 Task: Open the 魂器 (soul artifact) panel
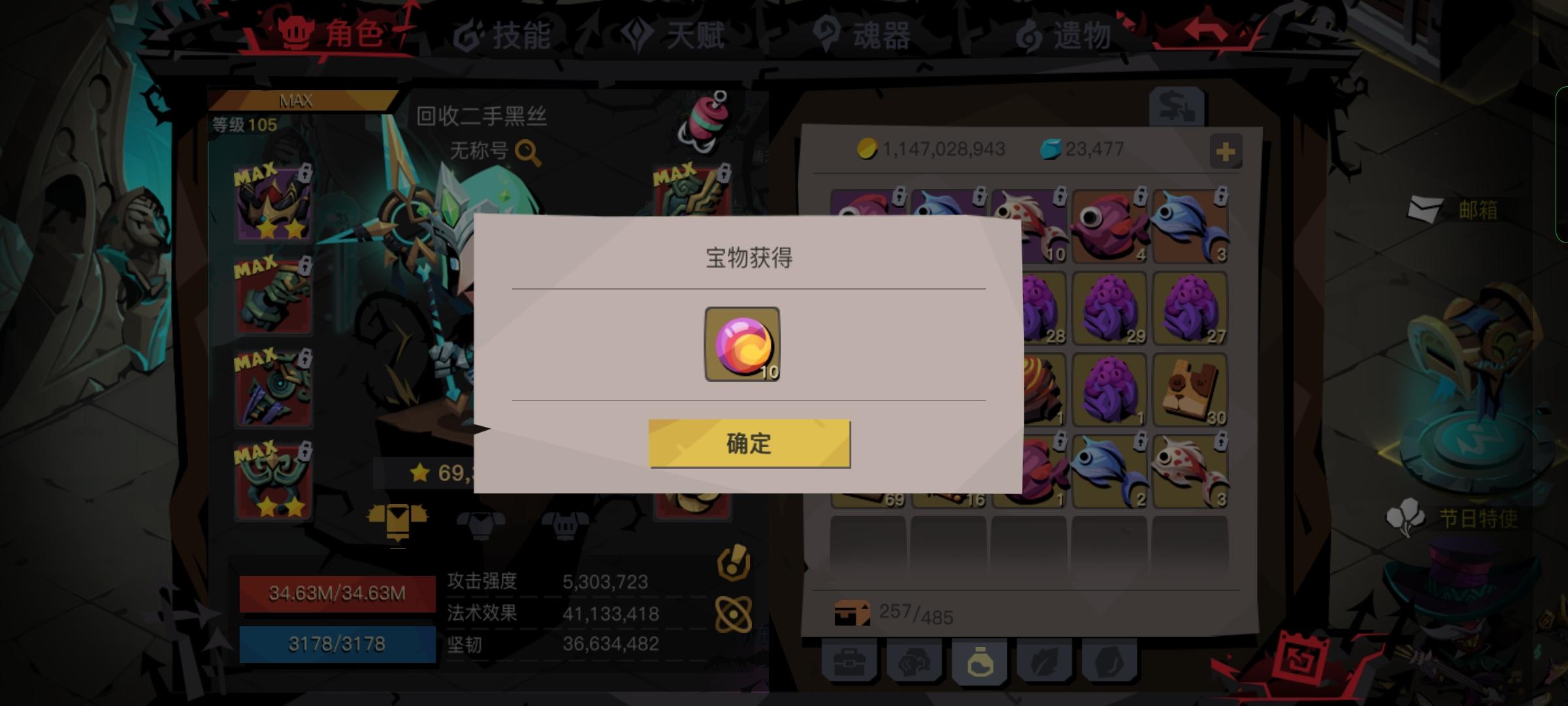pyautogui.click(x=864, y=37)
